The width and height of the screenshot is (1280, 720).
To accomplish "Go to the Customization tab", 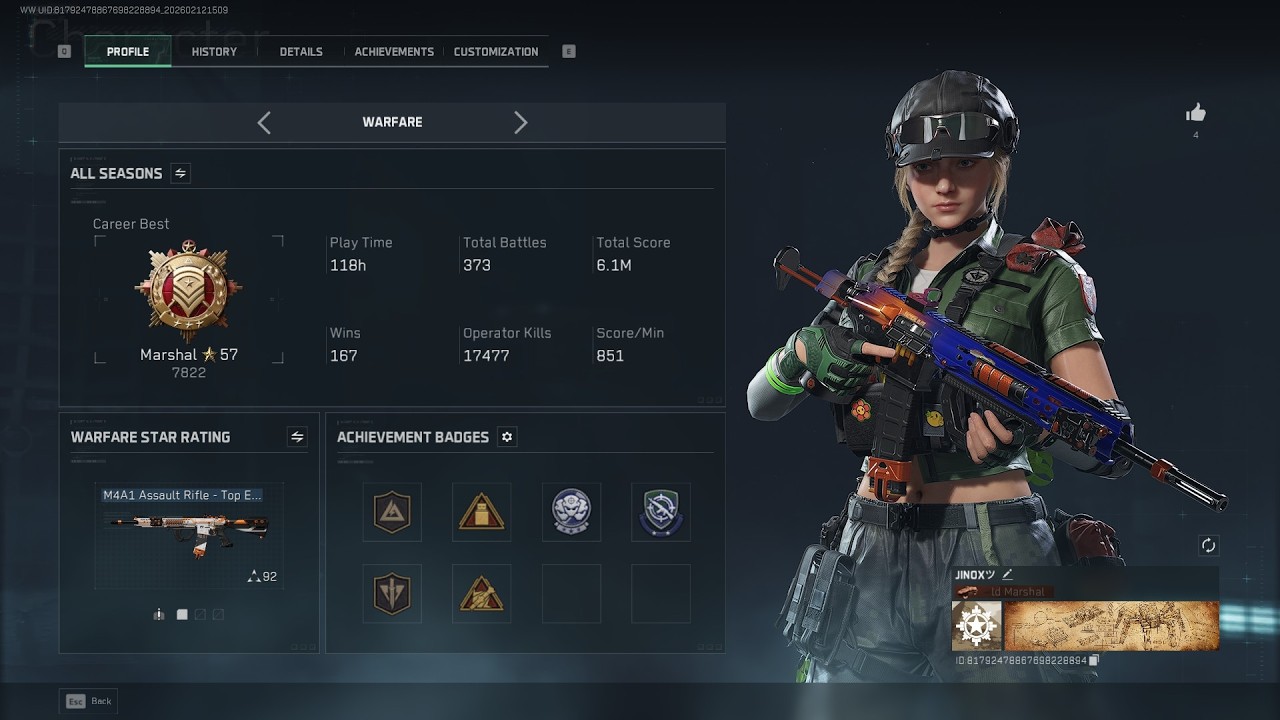I will [496, 52].
